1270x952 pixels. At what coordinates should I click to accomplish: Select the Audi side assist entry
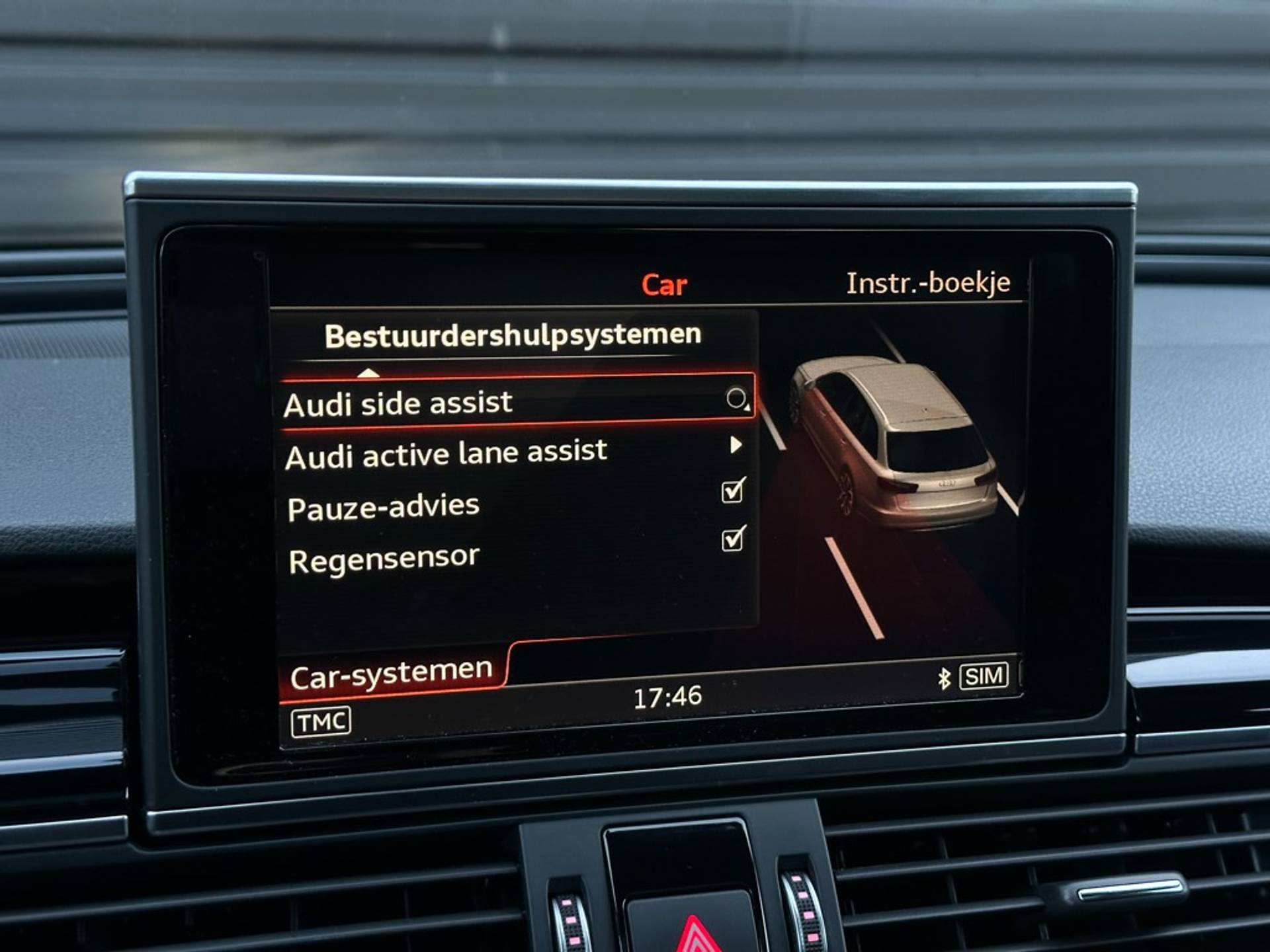[x=398, y=403]
